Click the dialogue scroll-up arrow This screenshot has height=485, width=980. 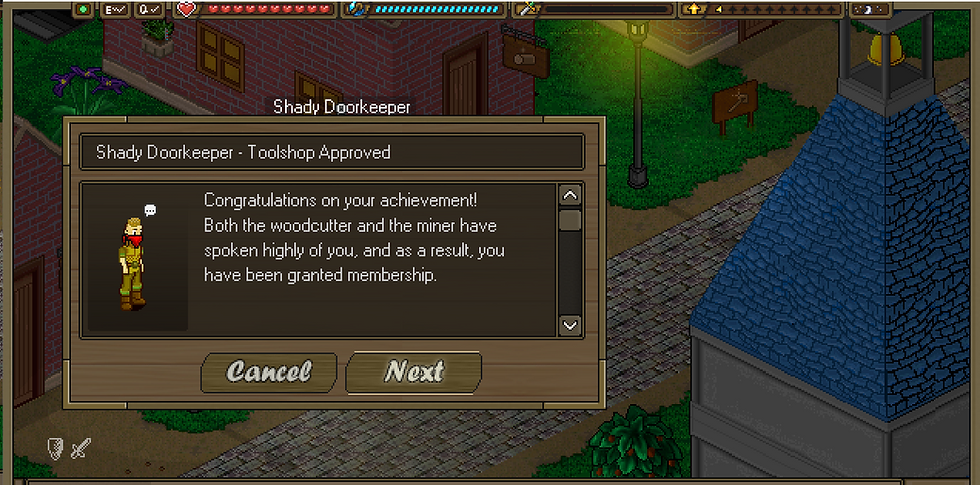pos(570,196)
